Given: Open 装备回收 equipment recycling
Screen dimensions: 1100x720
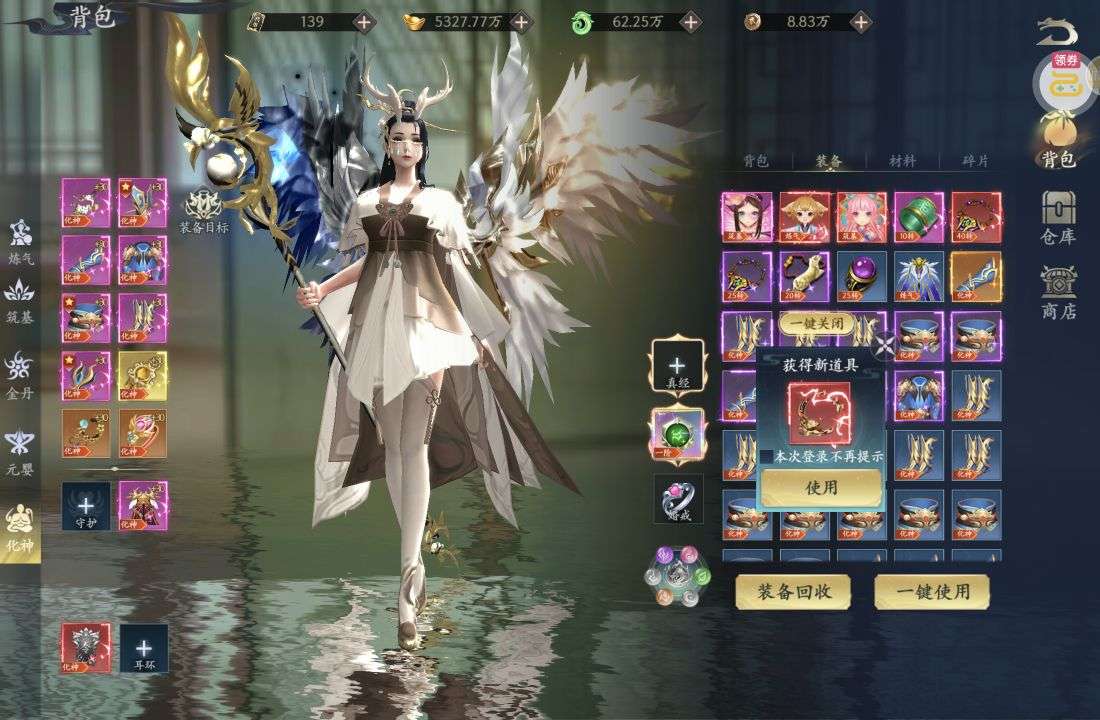Looking at the screenshot, I should (792, 592).
